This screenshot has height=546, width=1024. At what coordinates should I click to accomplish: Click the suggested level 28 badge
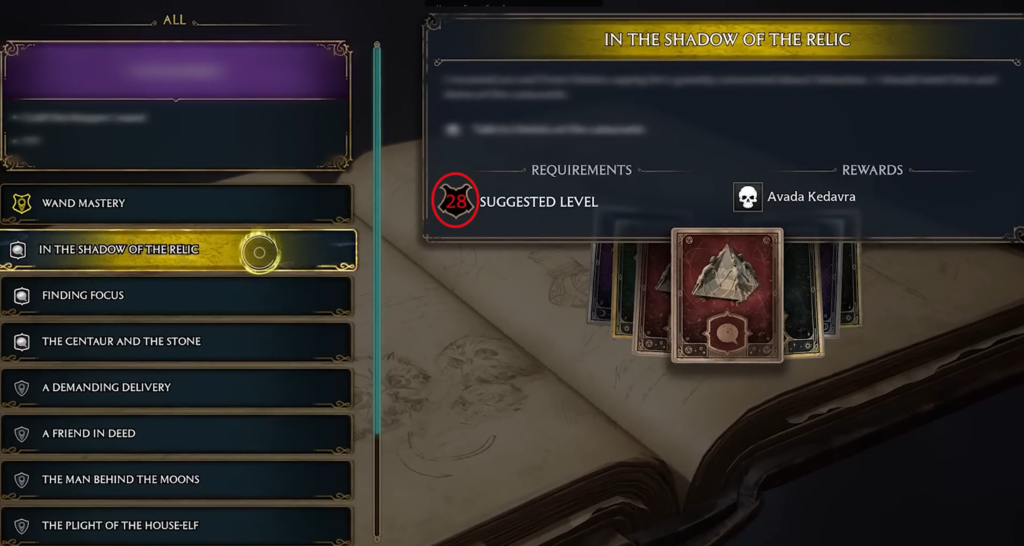456,201
